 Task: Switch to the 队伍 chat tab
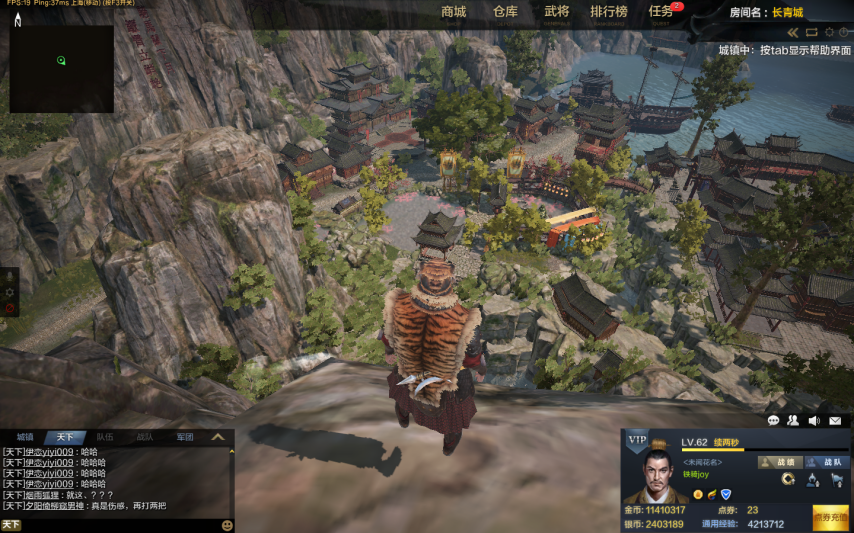click(x=105, y=437)
